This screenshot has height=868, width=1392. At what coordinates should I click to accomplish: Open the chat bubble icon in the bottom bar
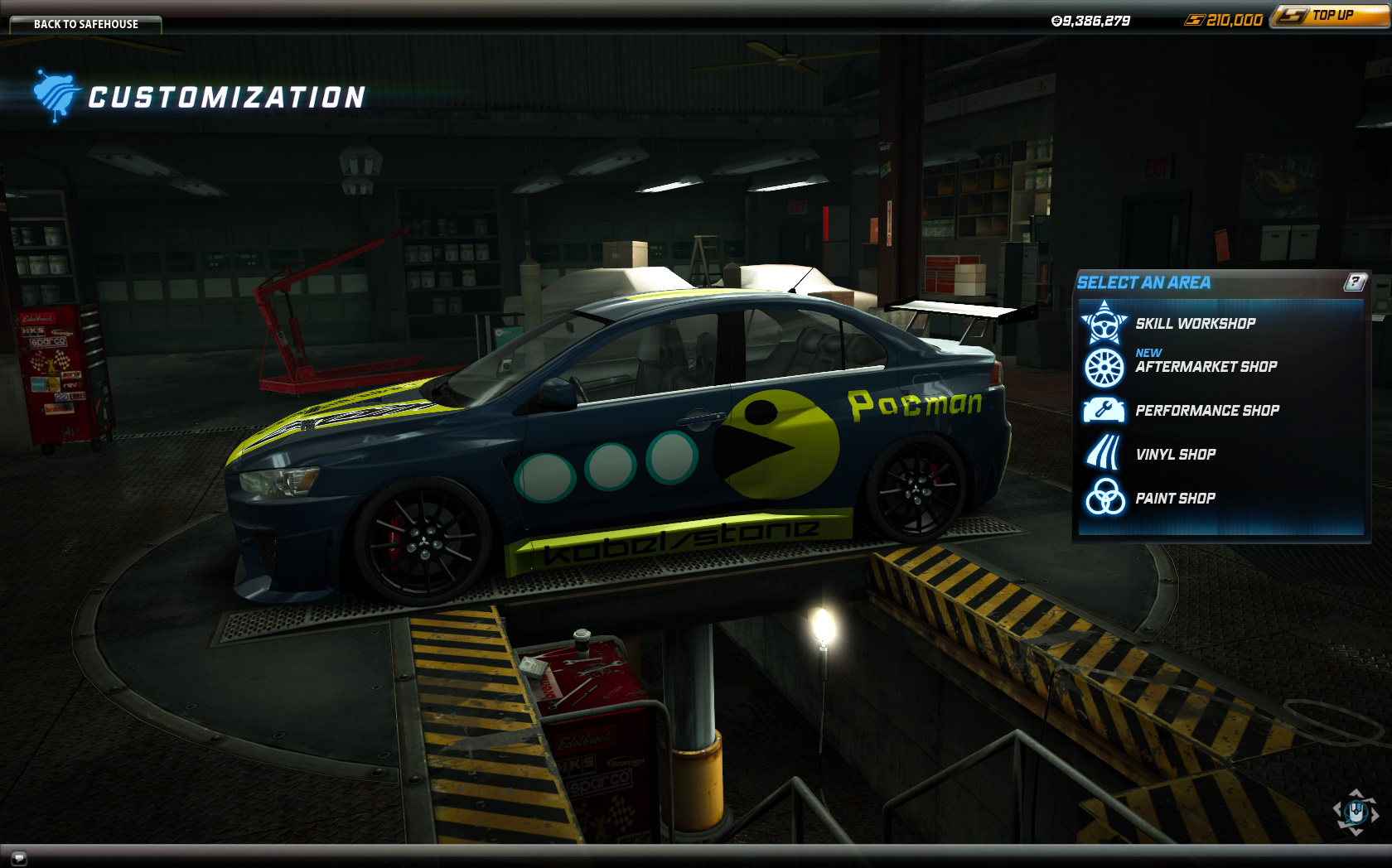(18, 857)
